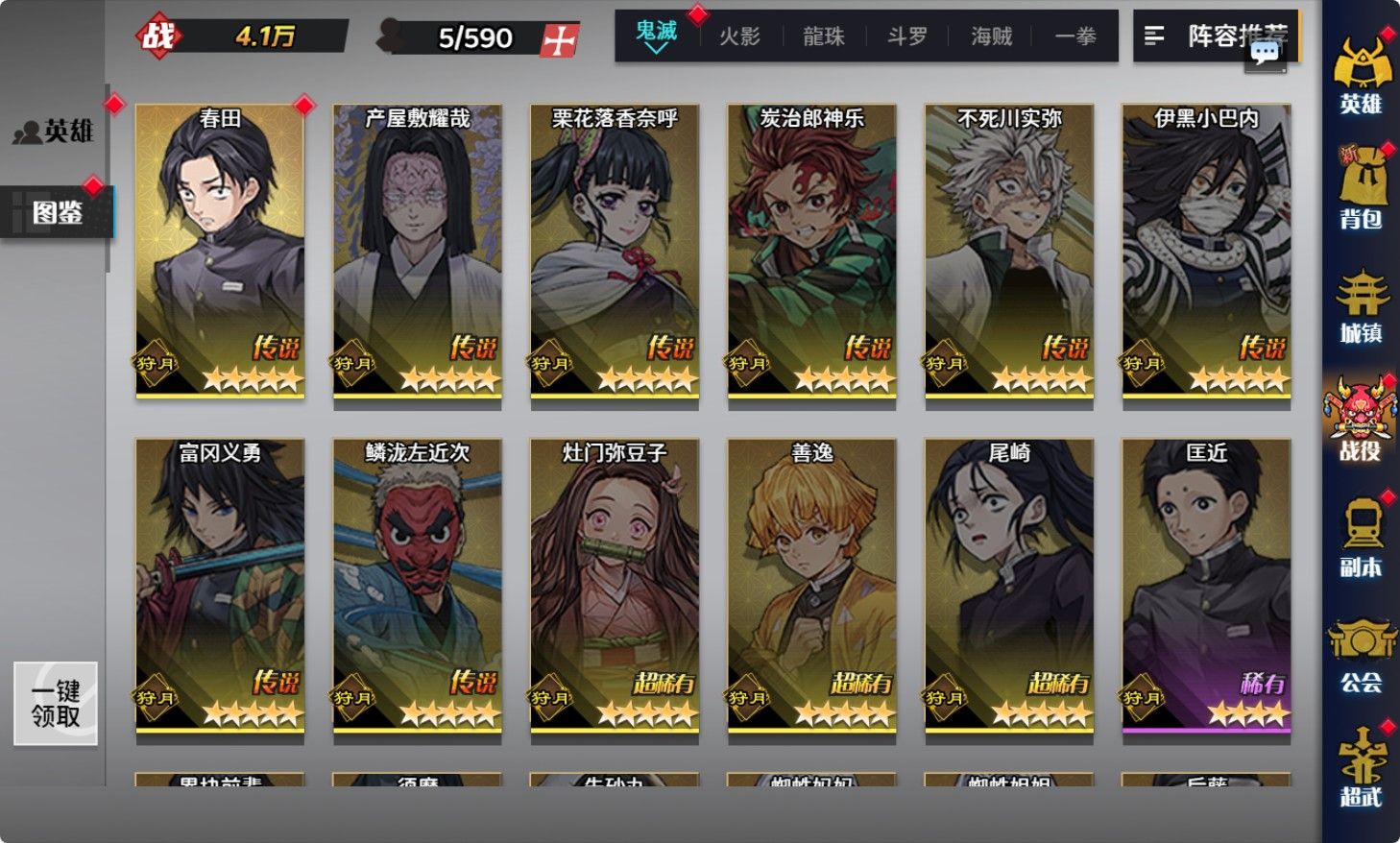Open the 富冈义勇 hero card
Screen dimensions: 1400x843
pos(220,584)
